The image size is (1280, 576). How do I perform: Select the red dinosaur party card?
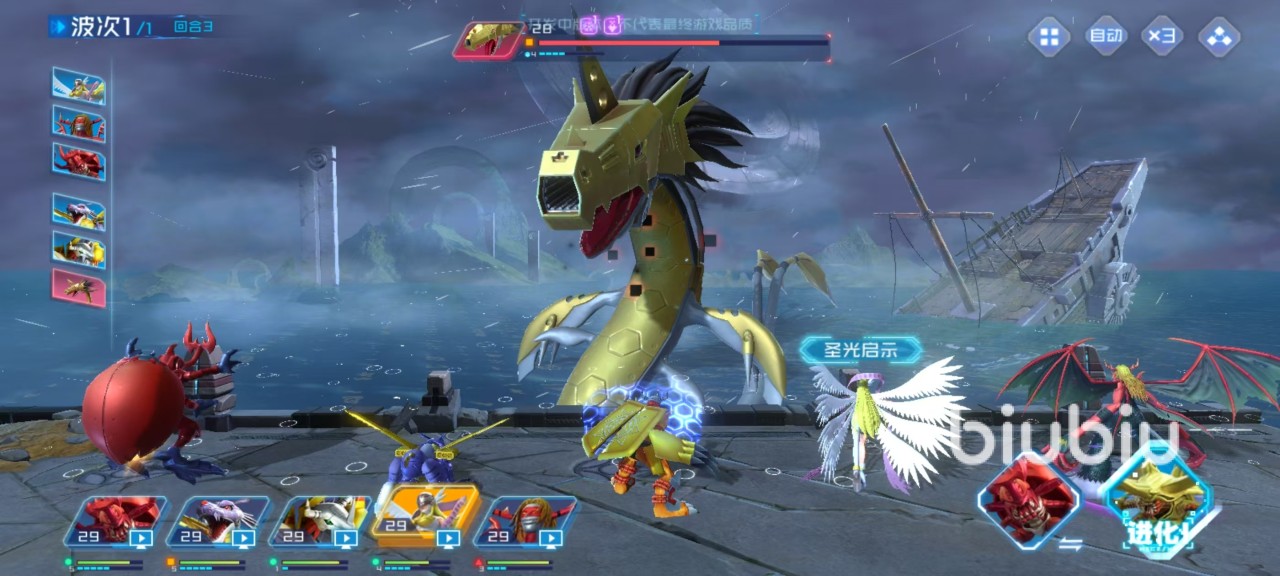pos(117,523)
